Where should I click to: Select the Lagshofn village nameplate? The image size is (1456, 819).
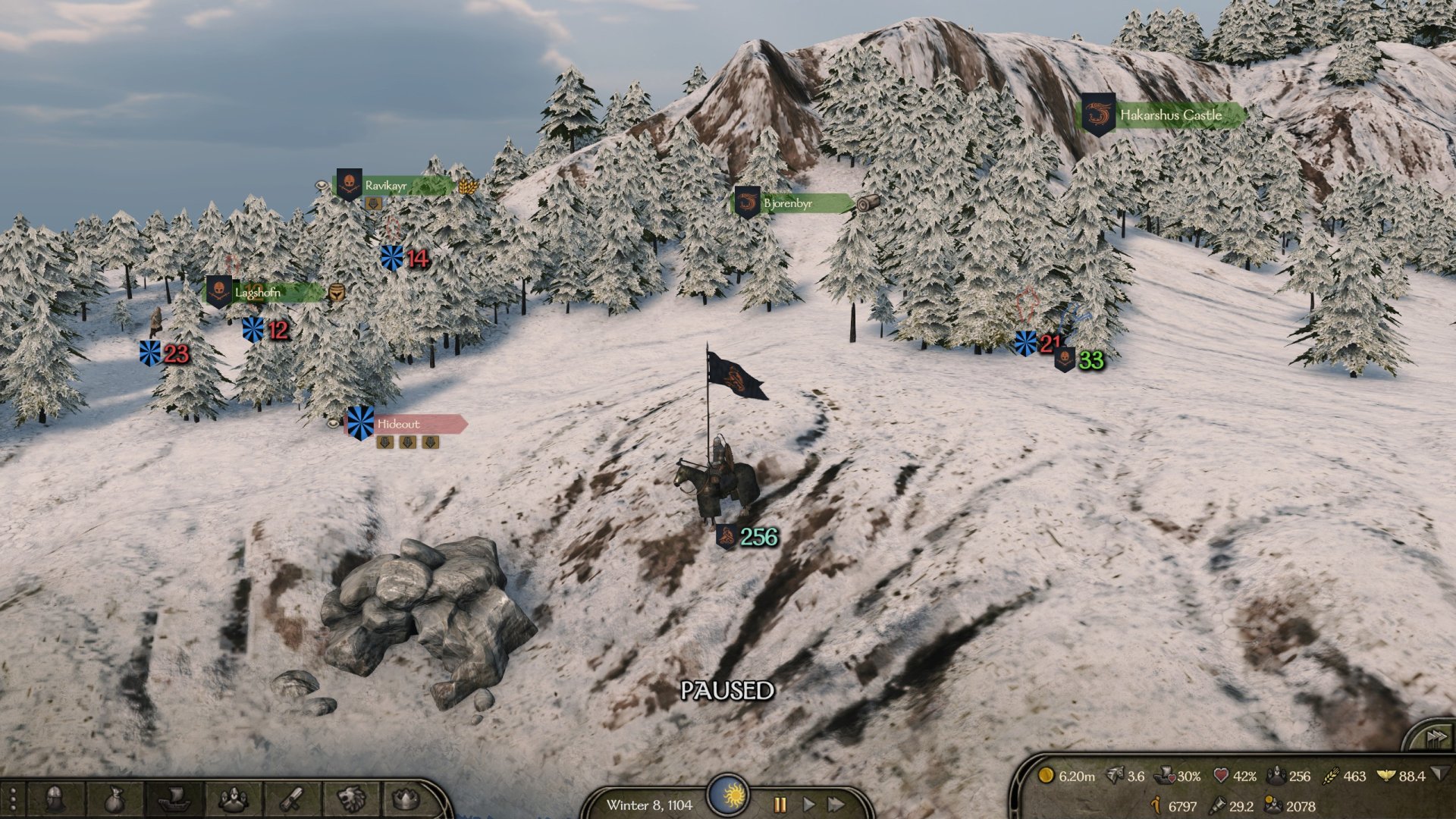tap(258, 292)
